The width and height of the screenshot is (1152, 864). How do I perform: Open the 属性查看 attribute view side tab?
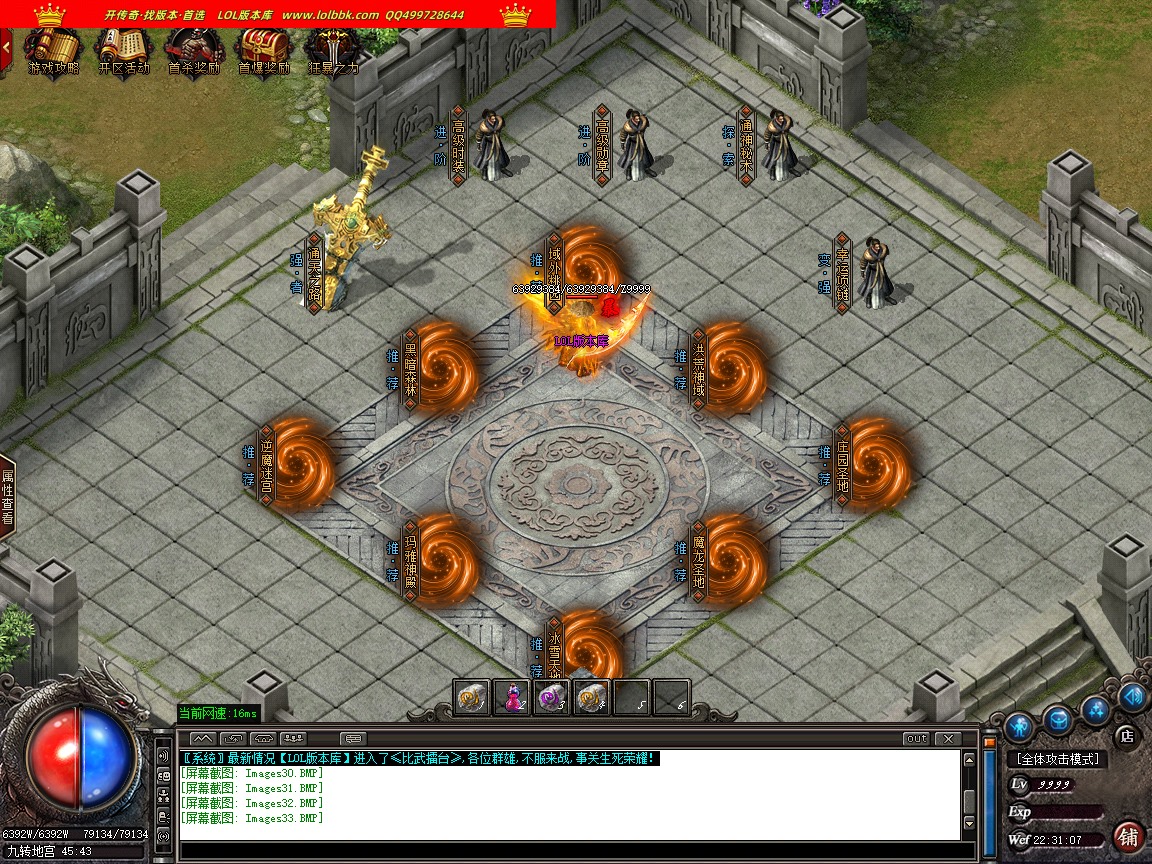tap(7, 497)
